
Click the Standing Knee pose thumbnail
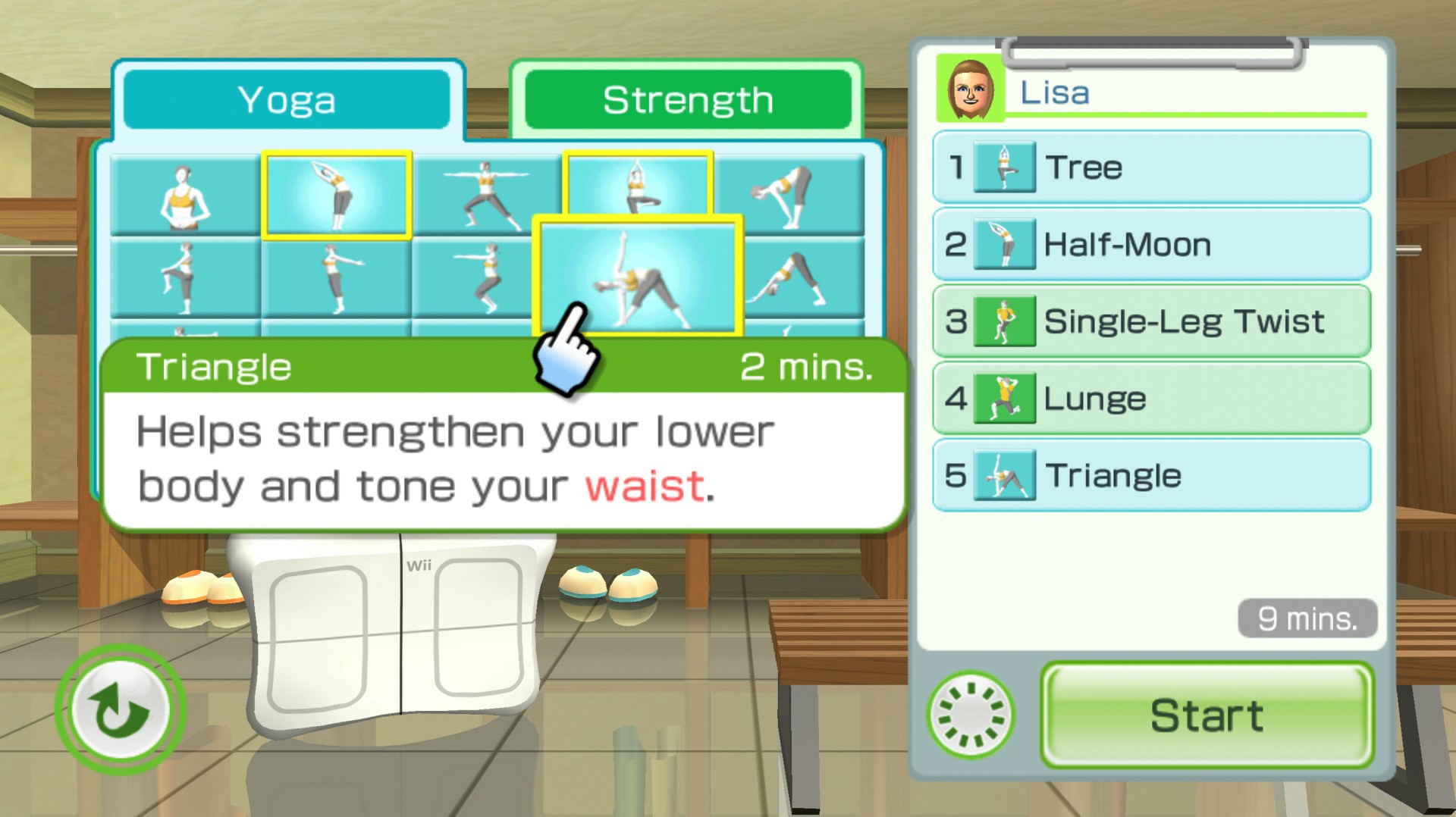point(187,277)
